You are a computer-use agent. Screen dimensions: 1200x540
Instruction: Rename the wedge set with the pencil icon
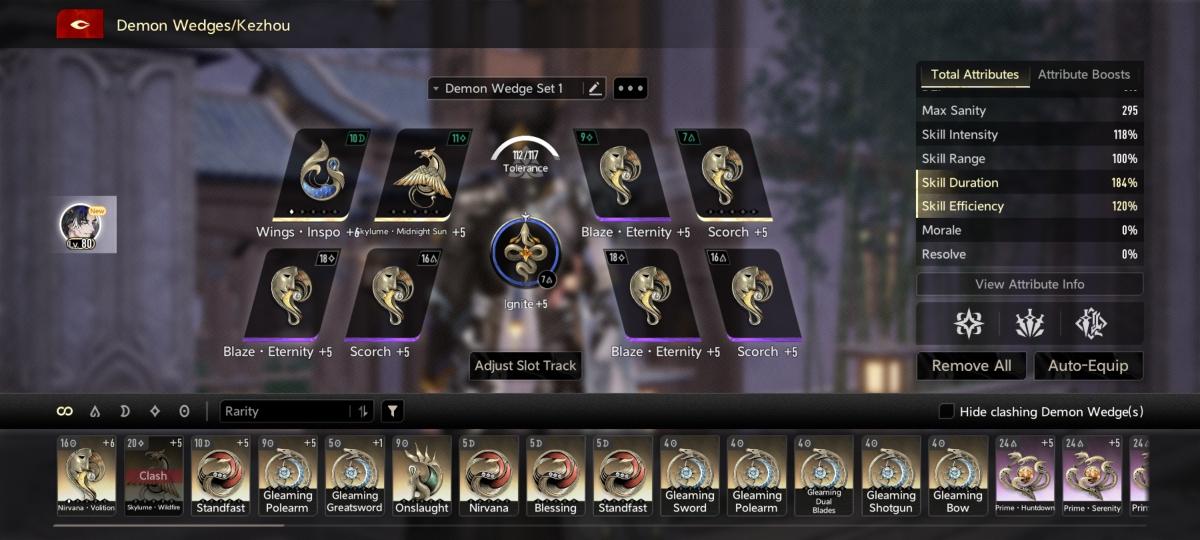595,89
